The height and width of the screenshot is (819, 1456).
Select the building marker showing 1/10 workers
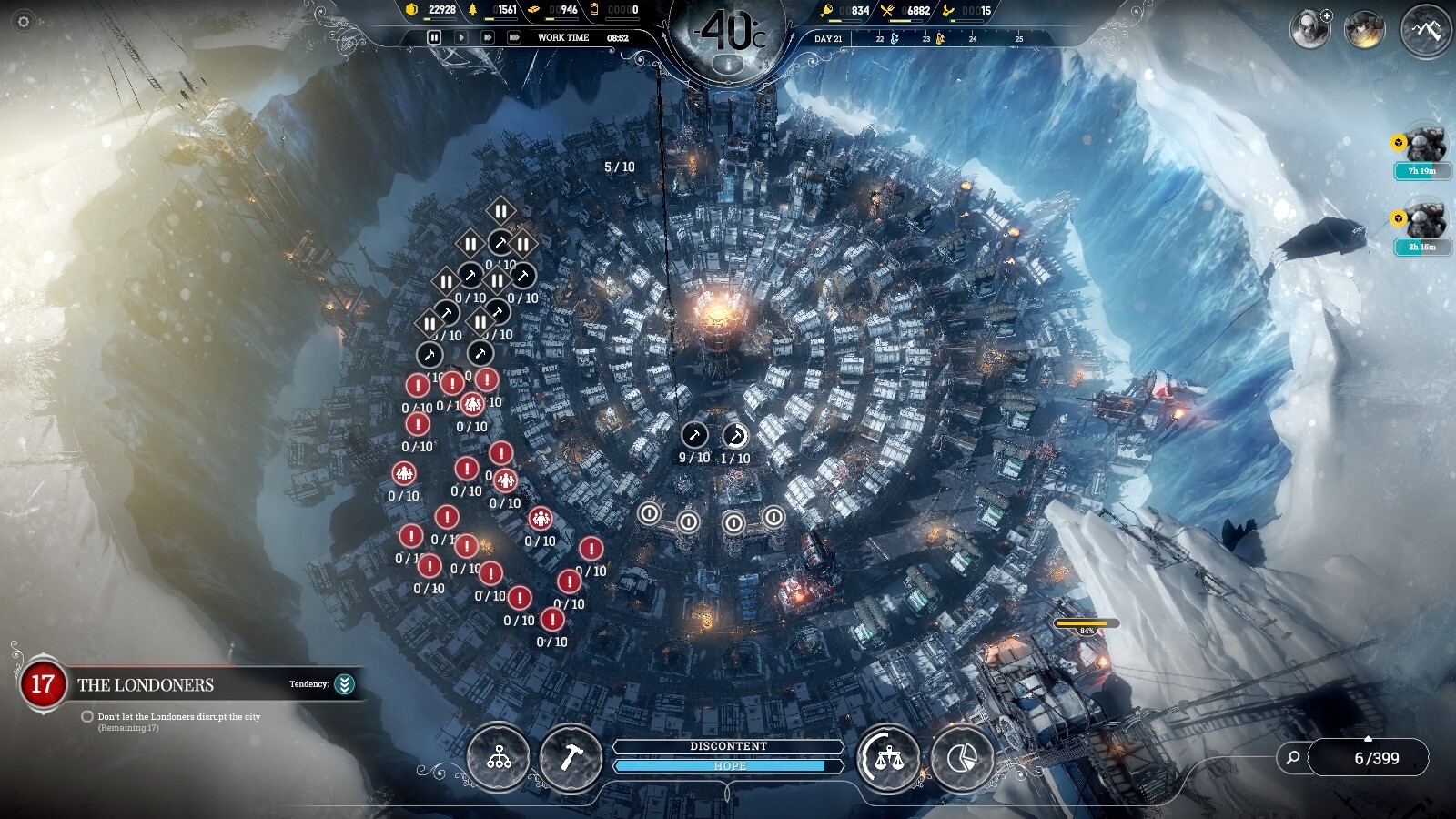pos(735,436)
